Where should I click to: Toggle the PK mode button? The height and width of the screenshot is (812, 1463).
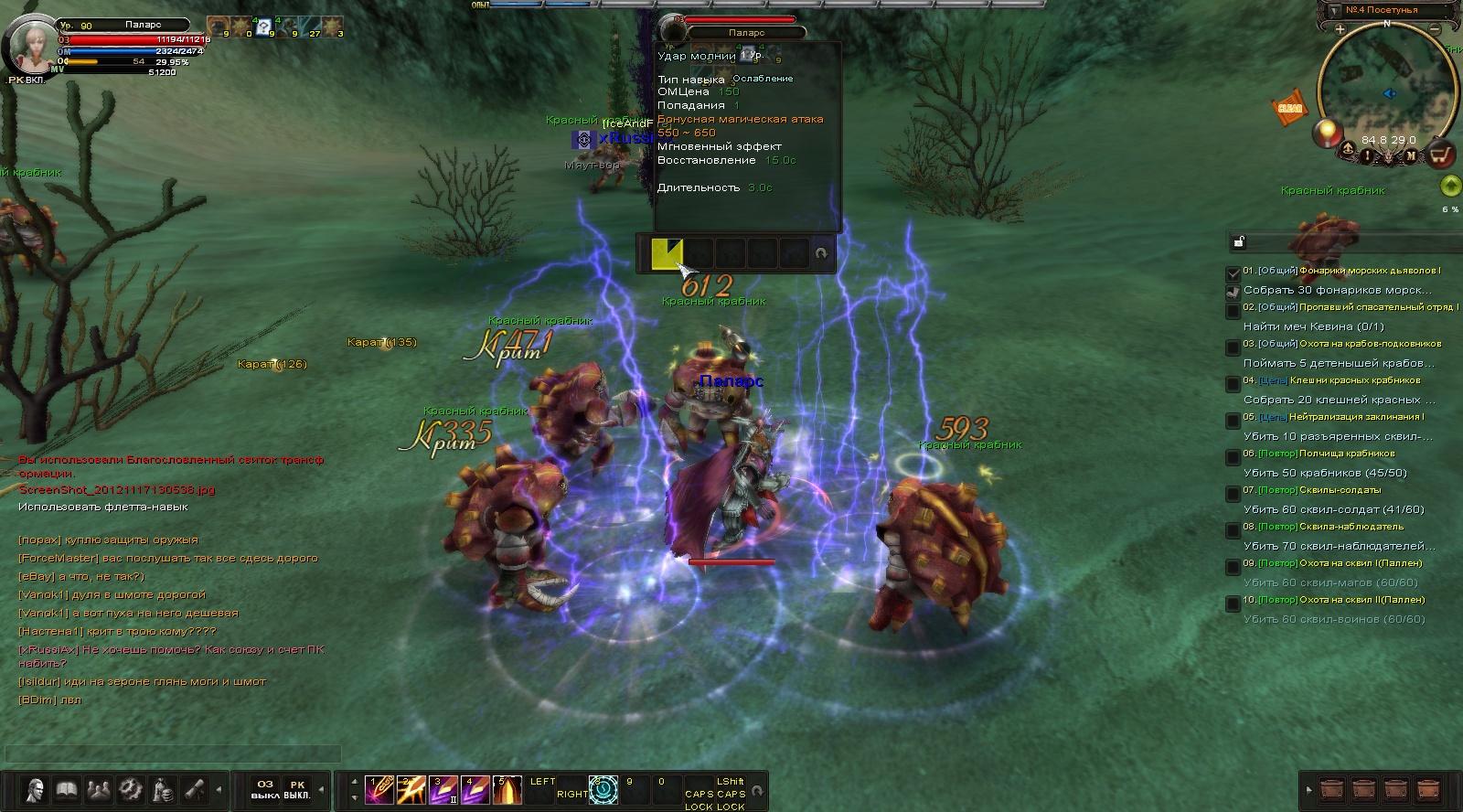[296, 789]
